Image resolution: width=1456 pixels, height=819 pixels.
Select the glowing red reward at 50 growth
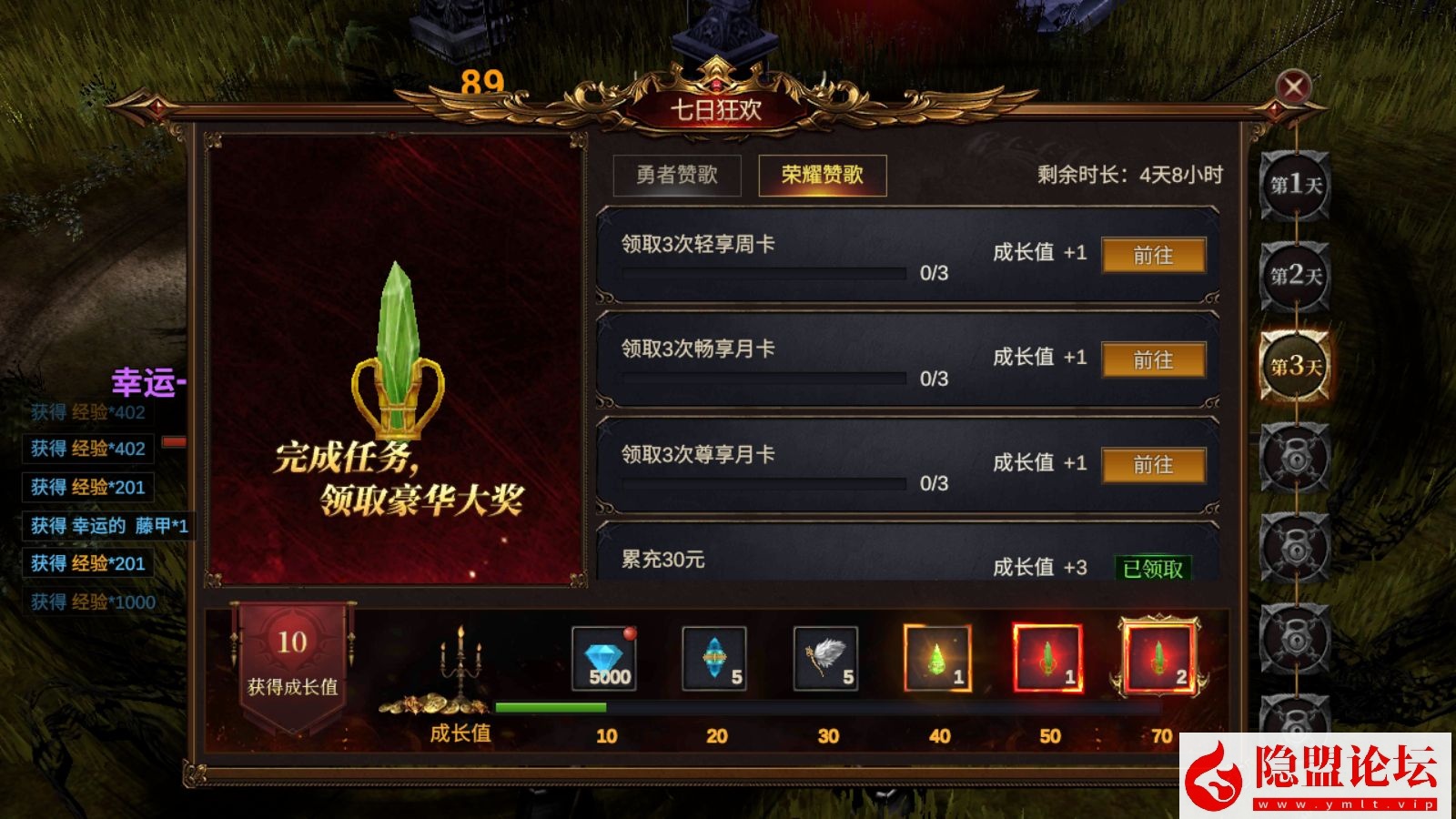click(1046, 658)
